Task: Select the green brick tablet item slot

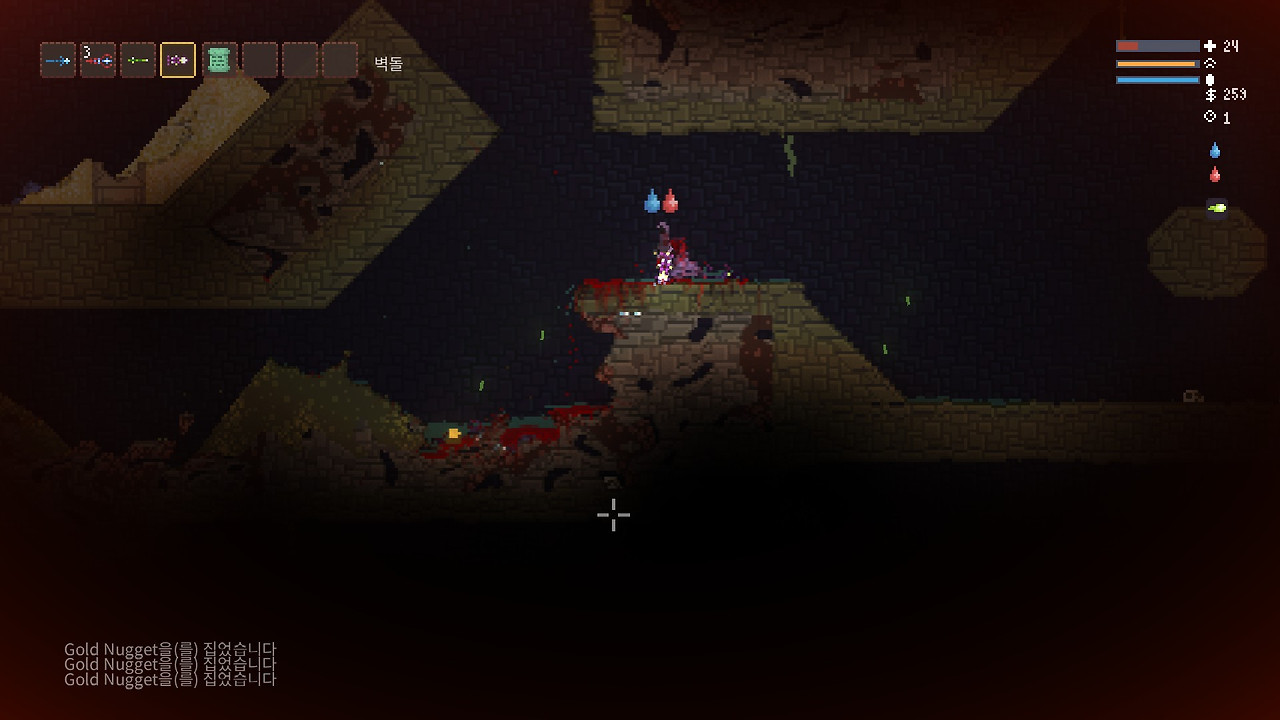Action: tap(219, 61)
